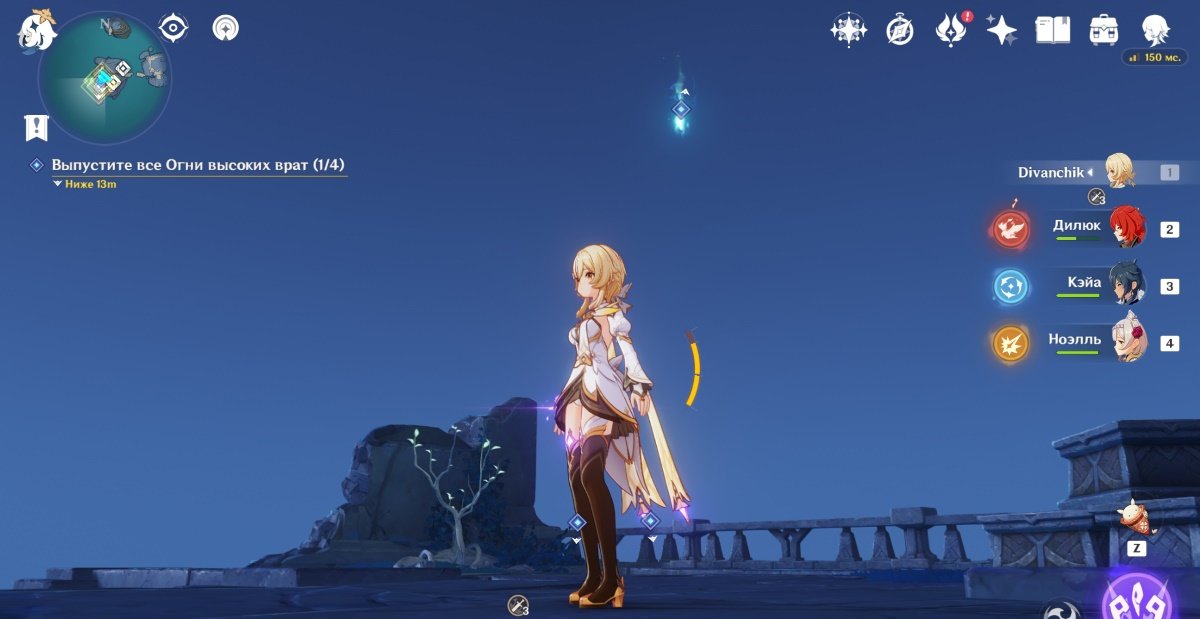Open the book-shaped tutorial archive icon
Screen dimensions: 1200x619
tap(1052, 30)
